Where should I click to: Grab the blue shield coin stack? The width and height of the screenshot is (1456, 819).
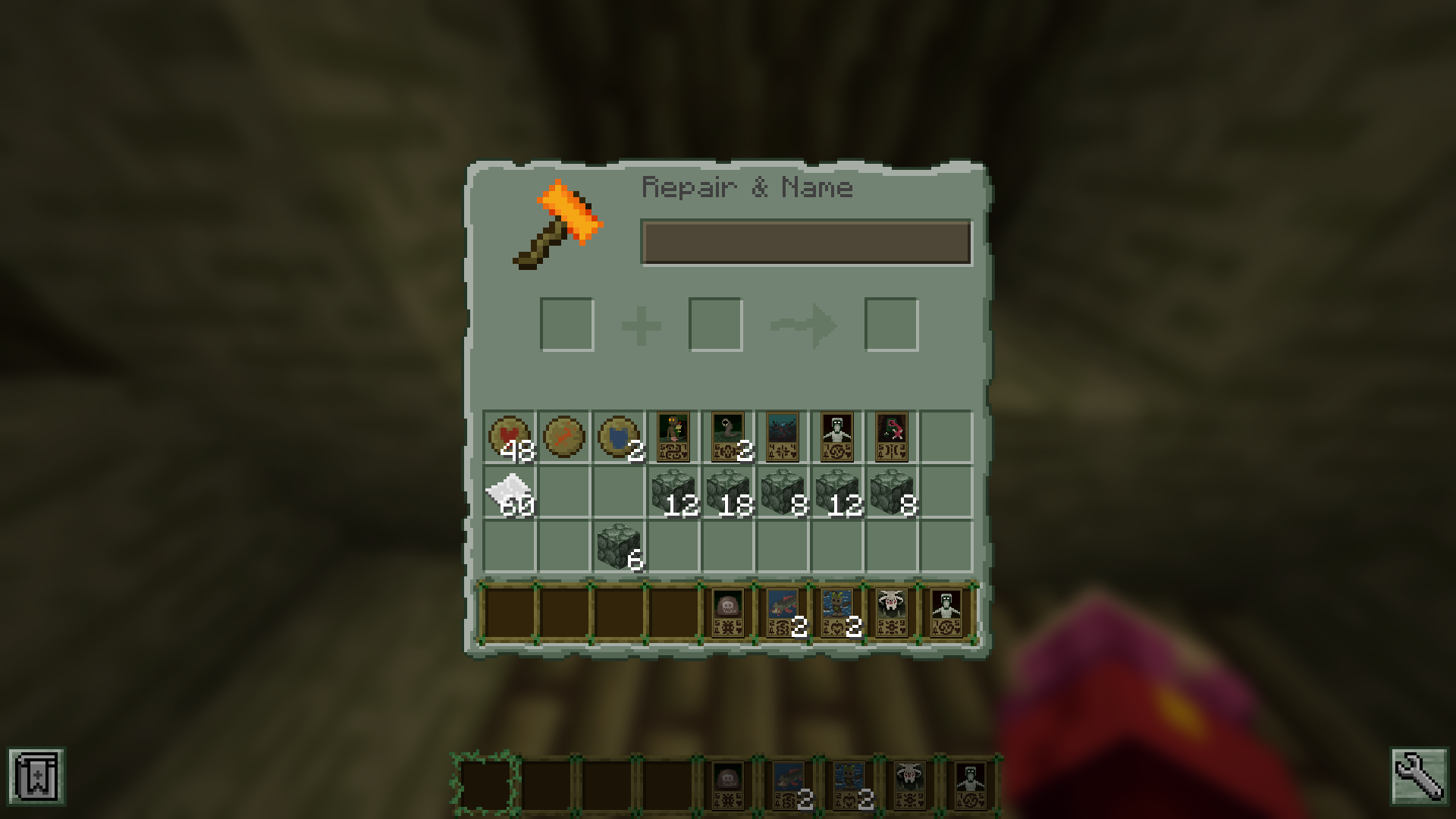619,434
